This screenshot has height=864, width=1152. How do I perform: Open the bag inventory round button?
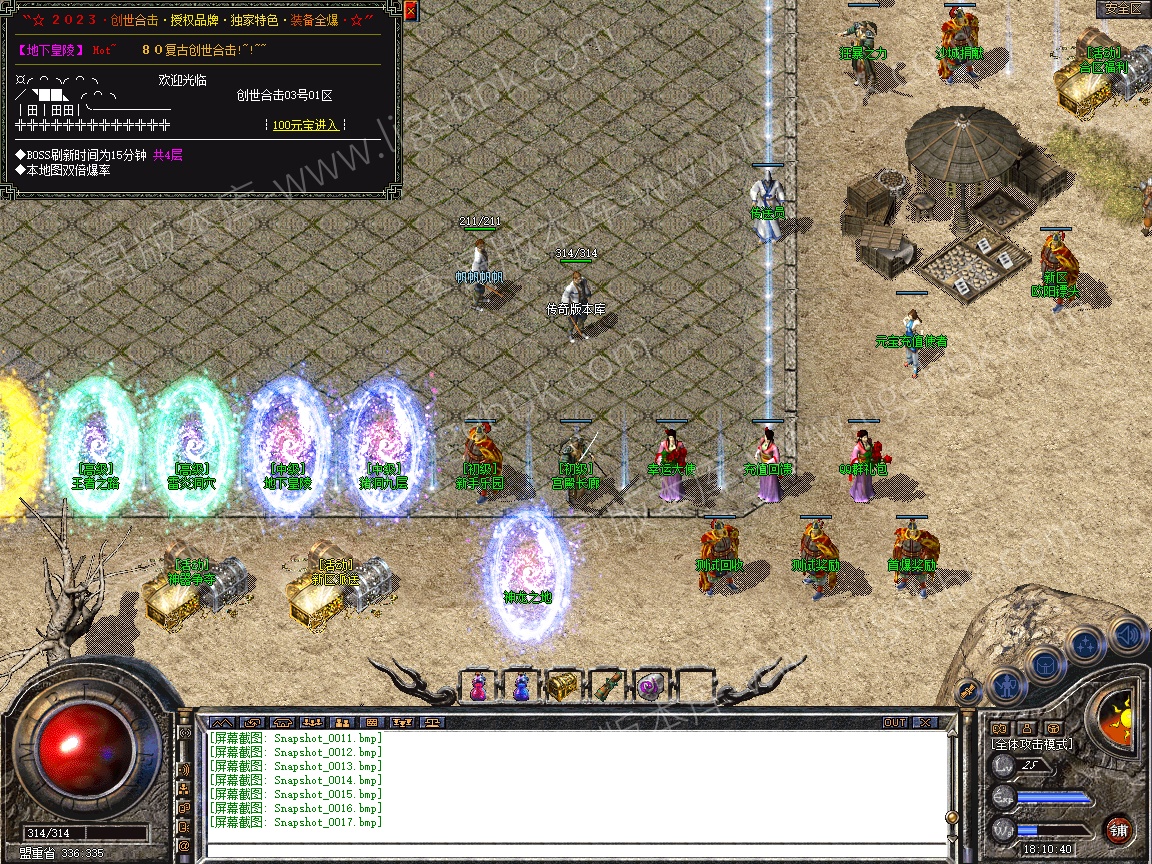pos(1045,663)
